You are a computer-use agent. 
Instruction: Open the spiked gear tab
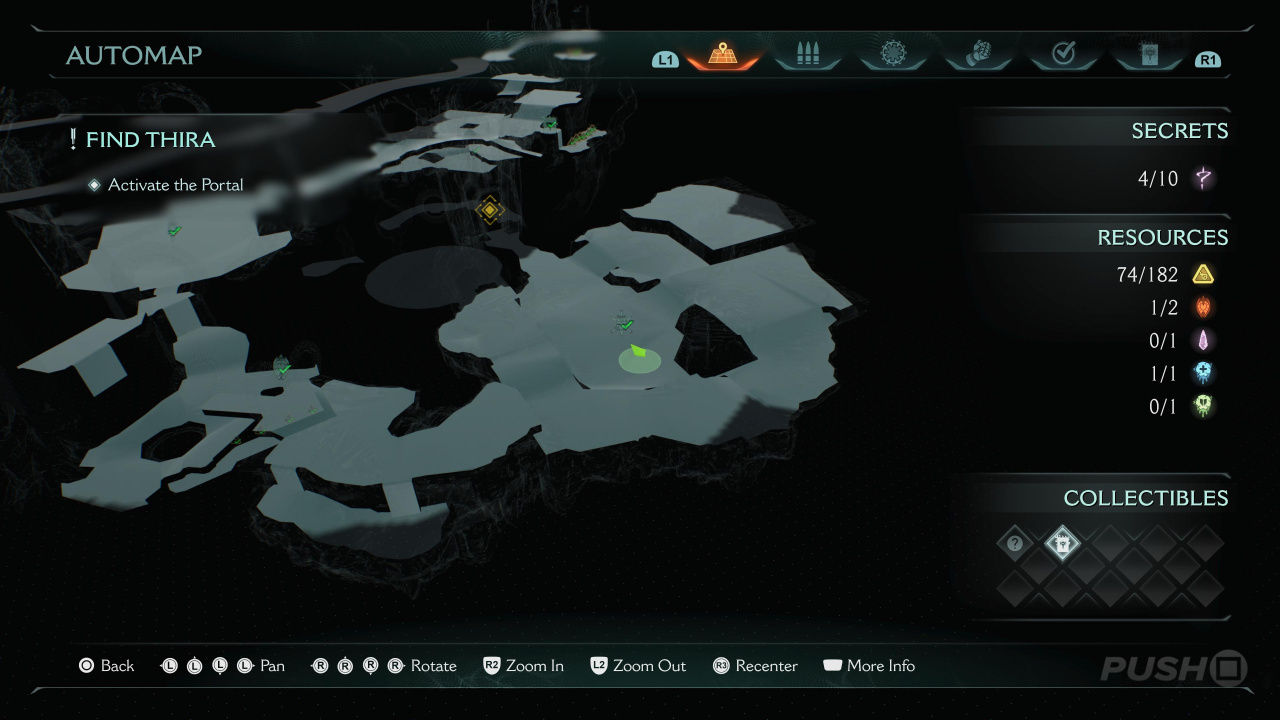point(892,55)
